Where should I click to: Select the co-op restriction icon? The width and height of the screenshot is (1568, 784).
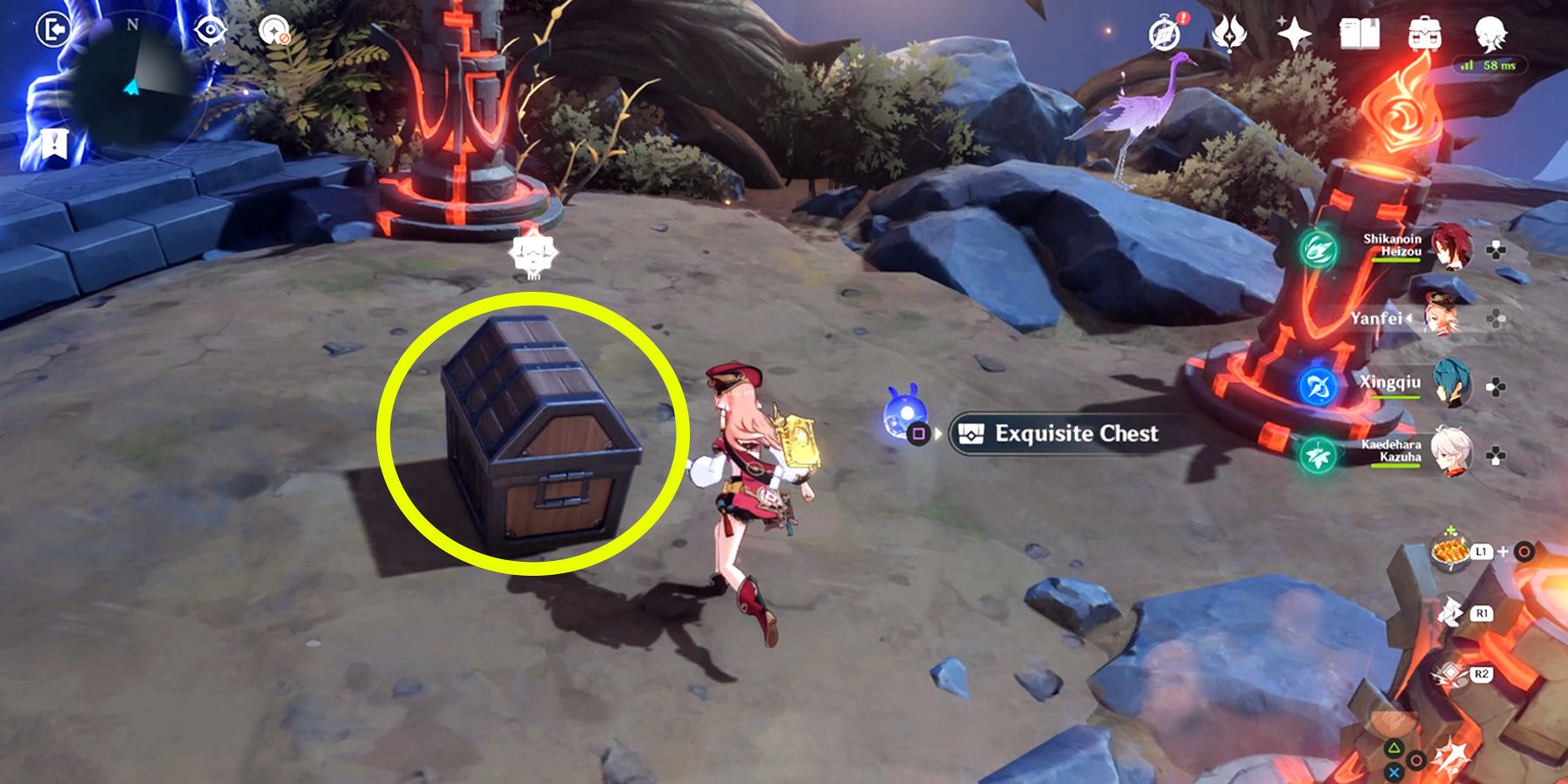pos(274,27)
